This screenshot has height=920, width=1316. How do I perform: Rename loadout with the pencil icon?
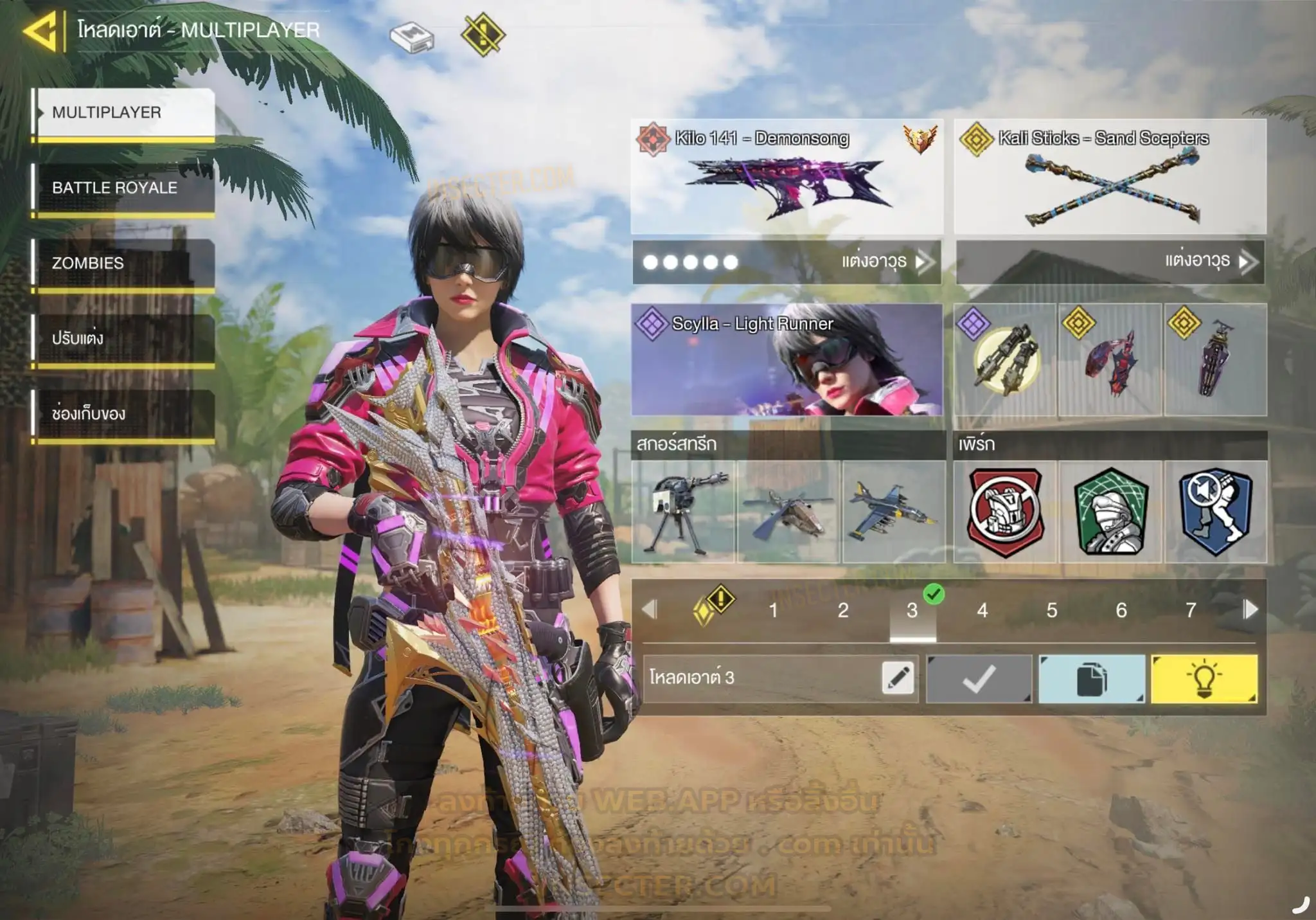coord(898,678)
